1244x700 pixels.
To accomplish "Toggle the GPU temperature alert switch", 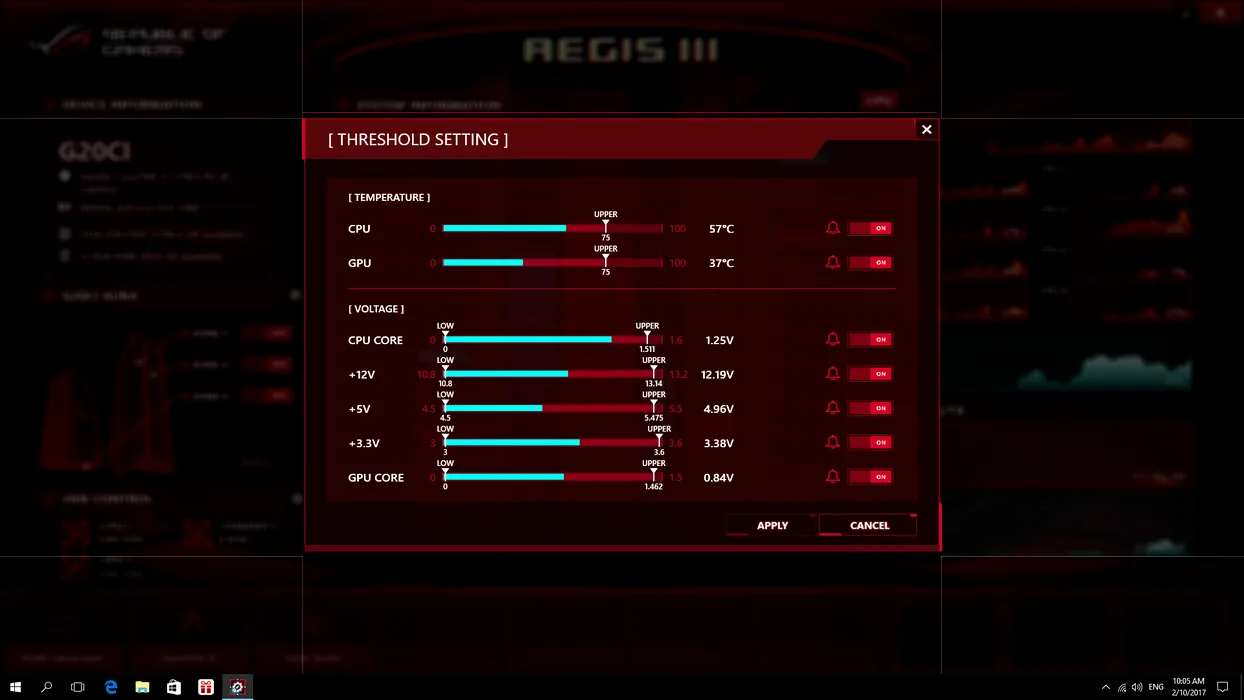I will point(870,263).
